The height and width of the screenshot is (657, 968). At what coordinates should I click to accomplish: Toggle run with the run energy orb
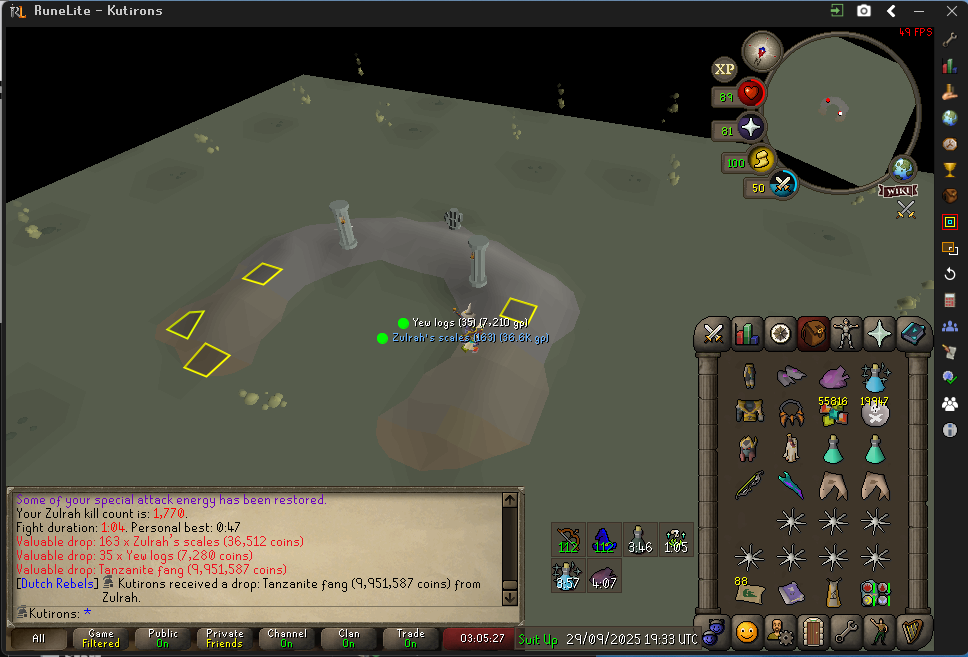tap(762, 160)
